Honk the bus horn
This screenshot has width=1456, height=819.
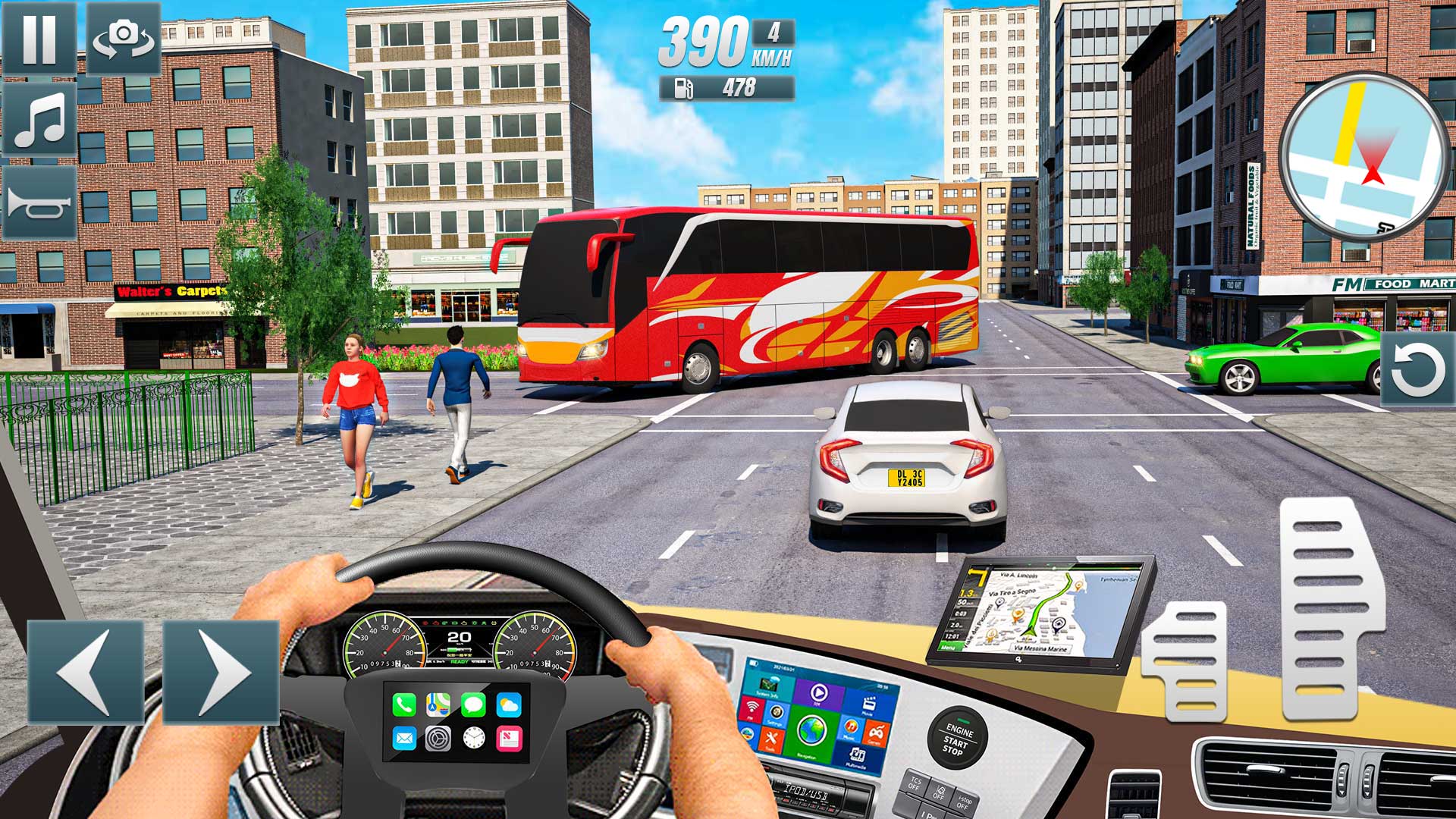coord(39,203)
